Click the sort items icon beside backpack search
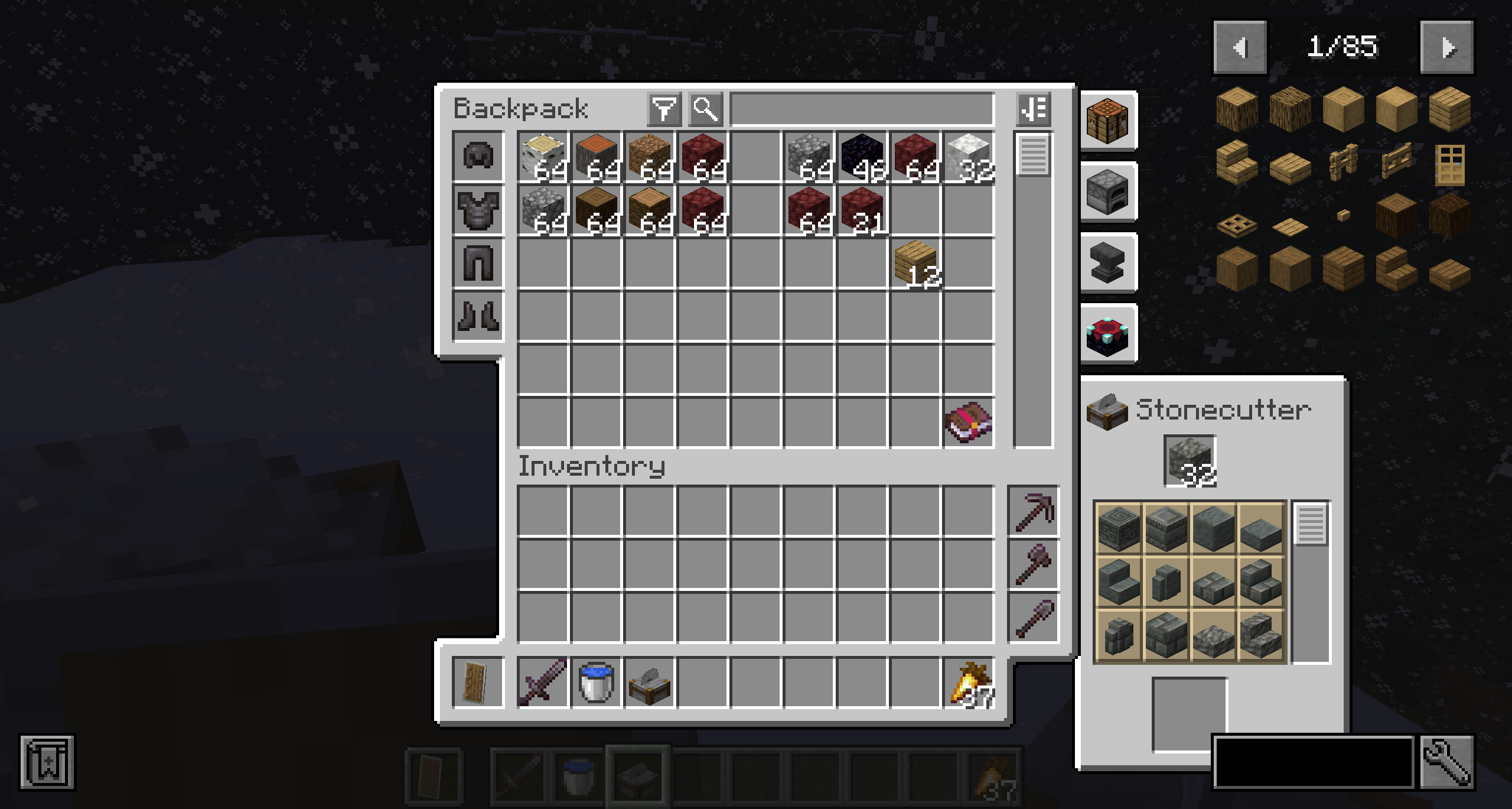Image resolution: width=1512 pixels, height=809 pixels. [1035, 108]
